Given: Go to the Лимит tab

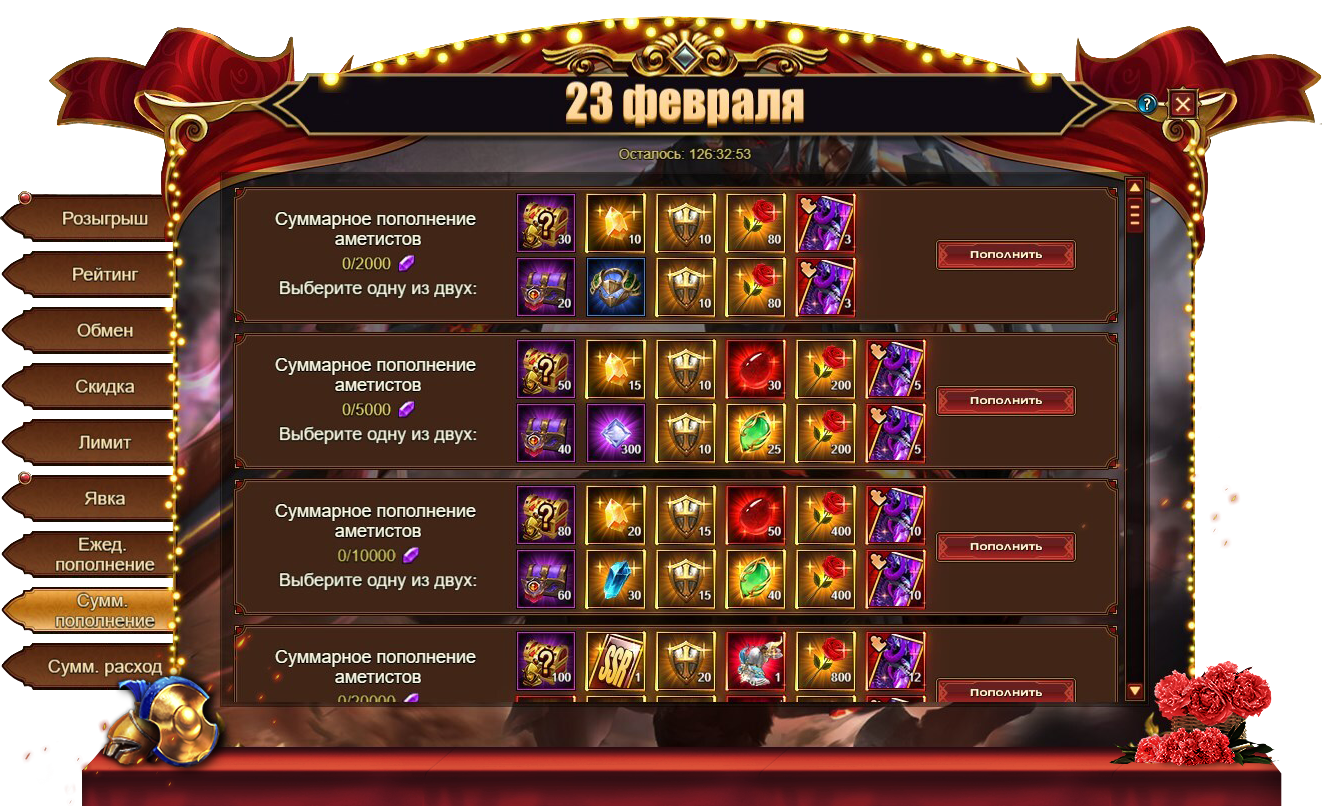Looking at the screenshot, I should 104,442.
